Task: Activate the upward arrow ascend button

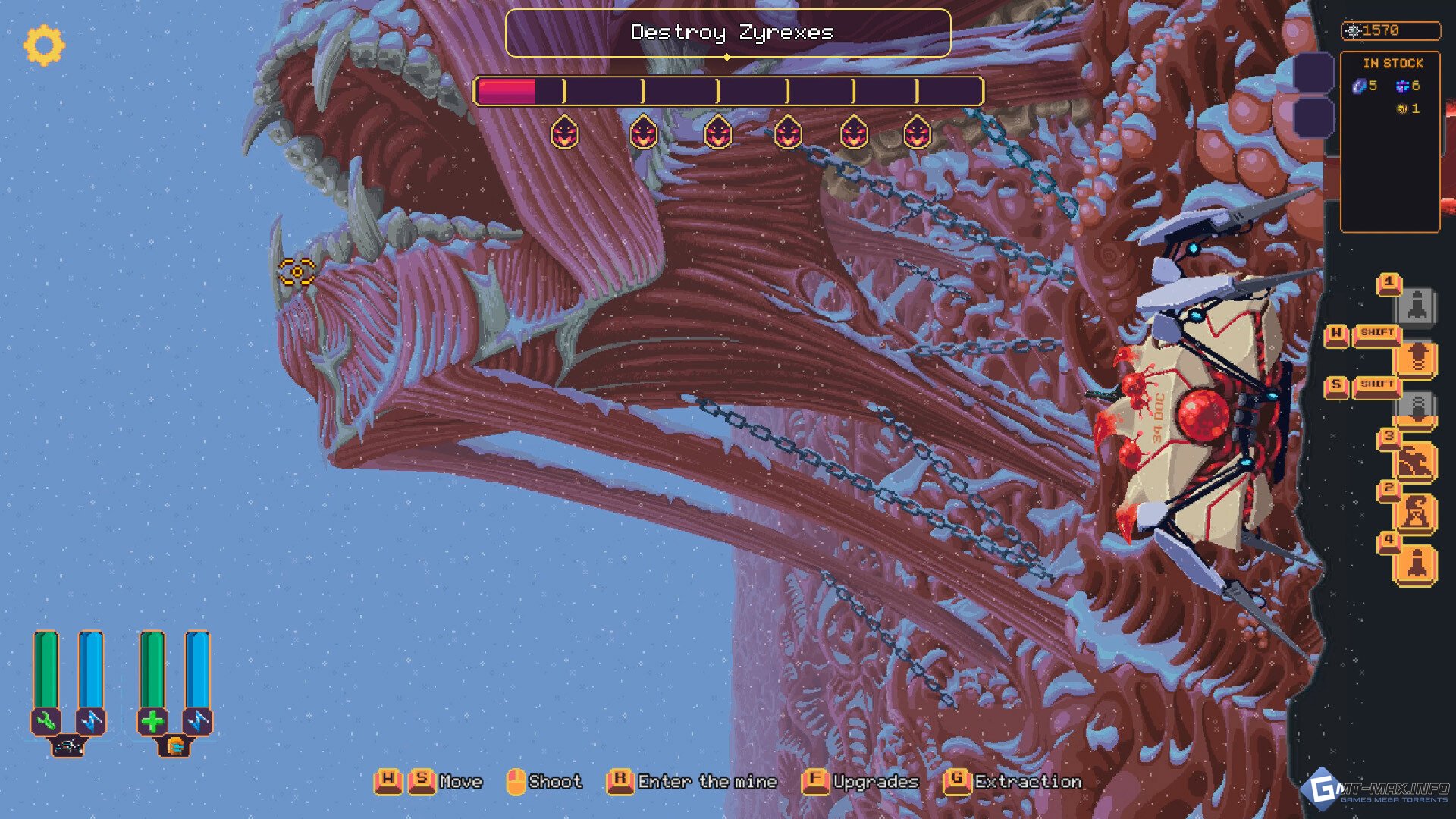Action: coord(1417,357)
